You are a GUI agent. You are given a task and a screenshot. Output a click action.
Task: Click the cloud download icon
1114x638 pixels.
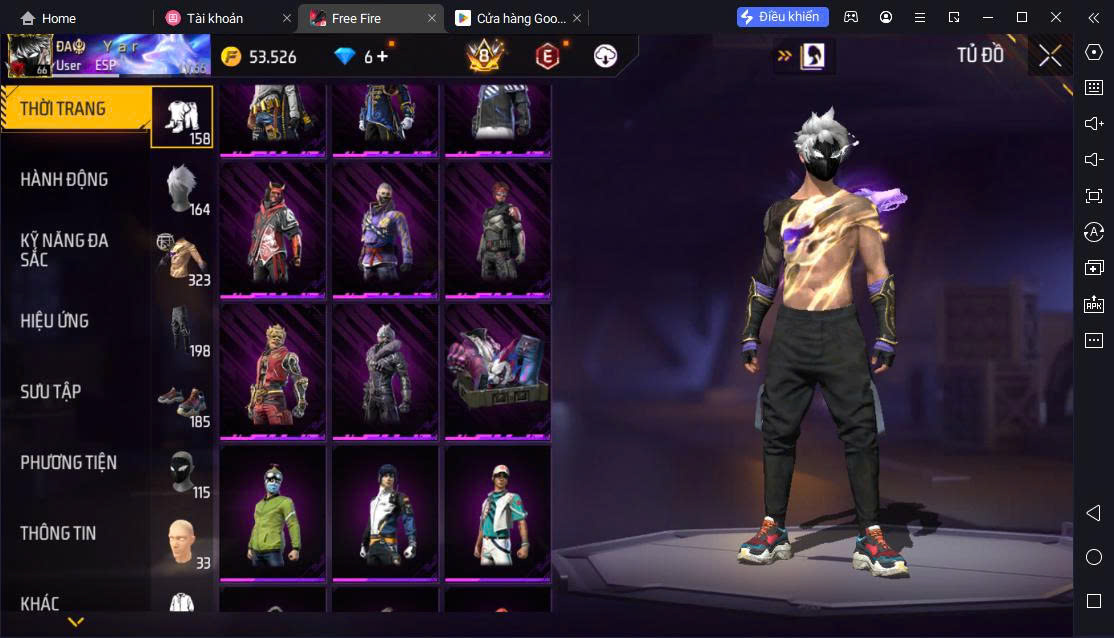point(605,56)
